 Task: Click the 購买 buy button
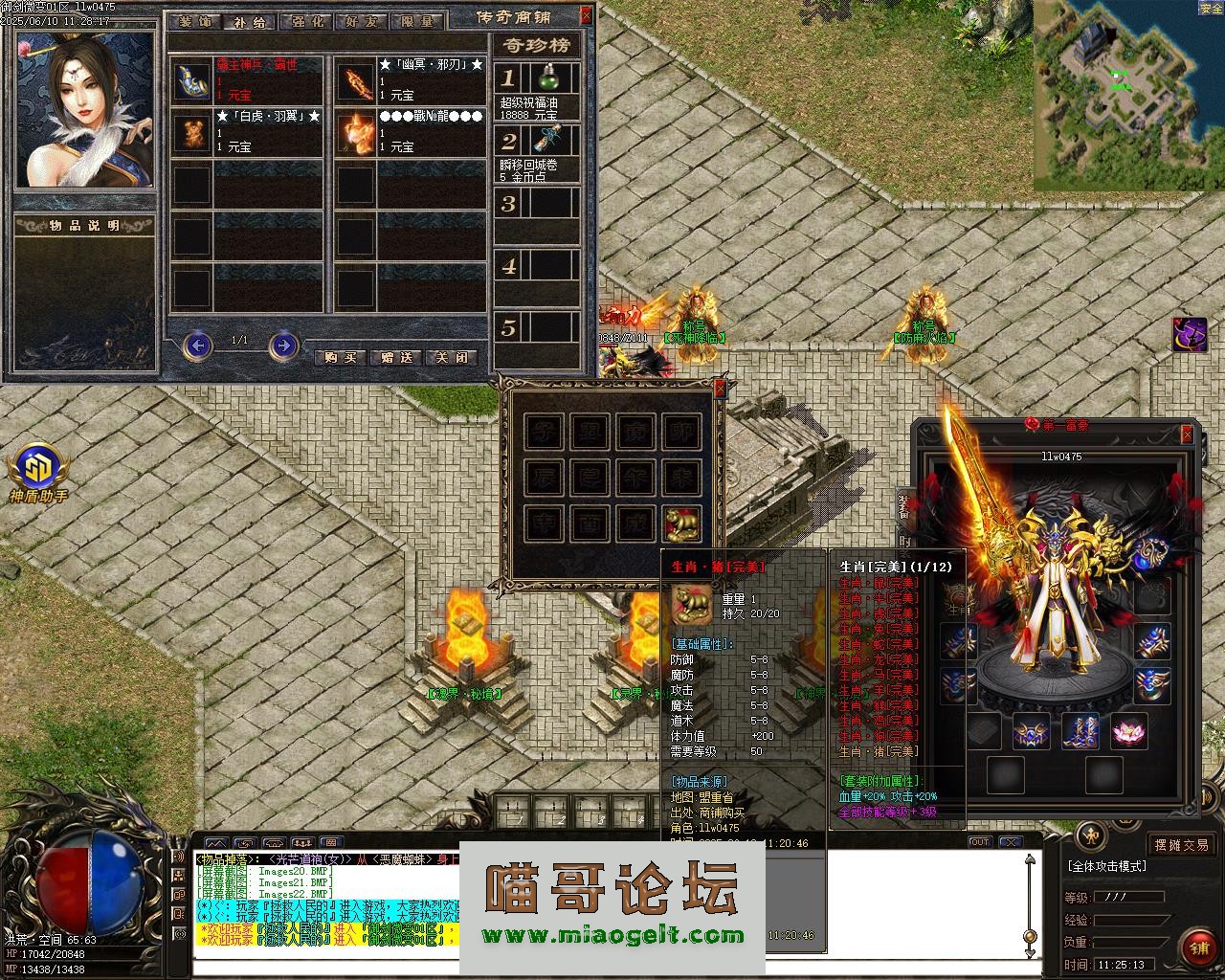pos(341,357)
